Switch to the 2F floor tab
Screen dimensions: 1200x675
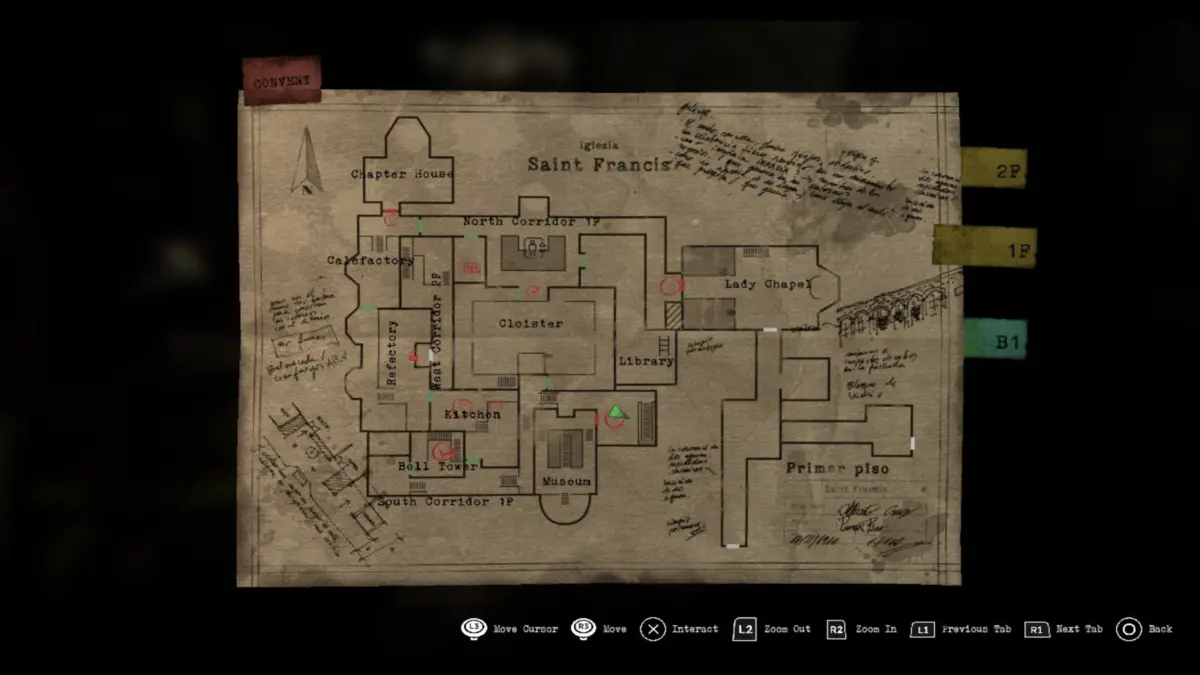[993, 168]
